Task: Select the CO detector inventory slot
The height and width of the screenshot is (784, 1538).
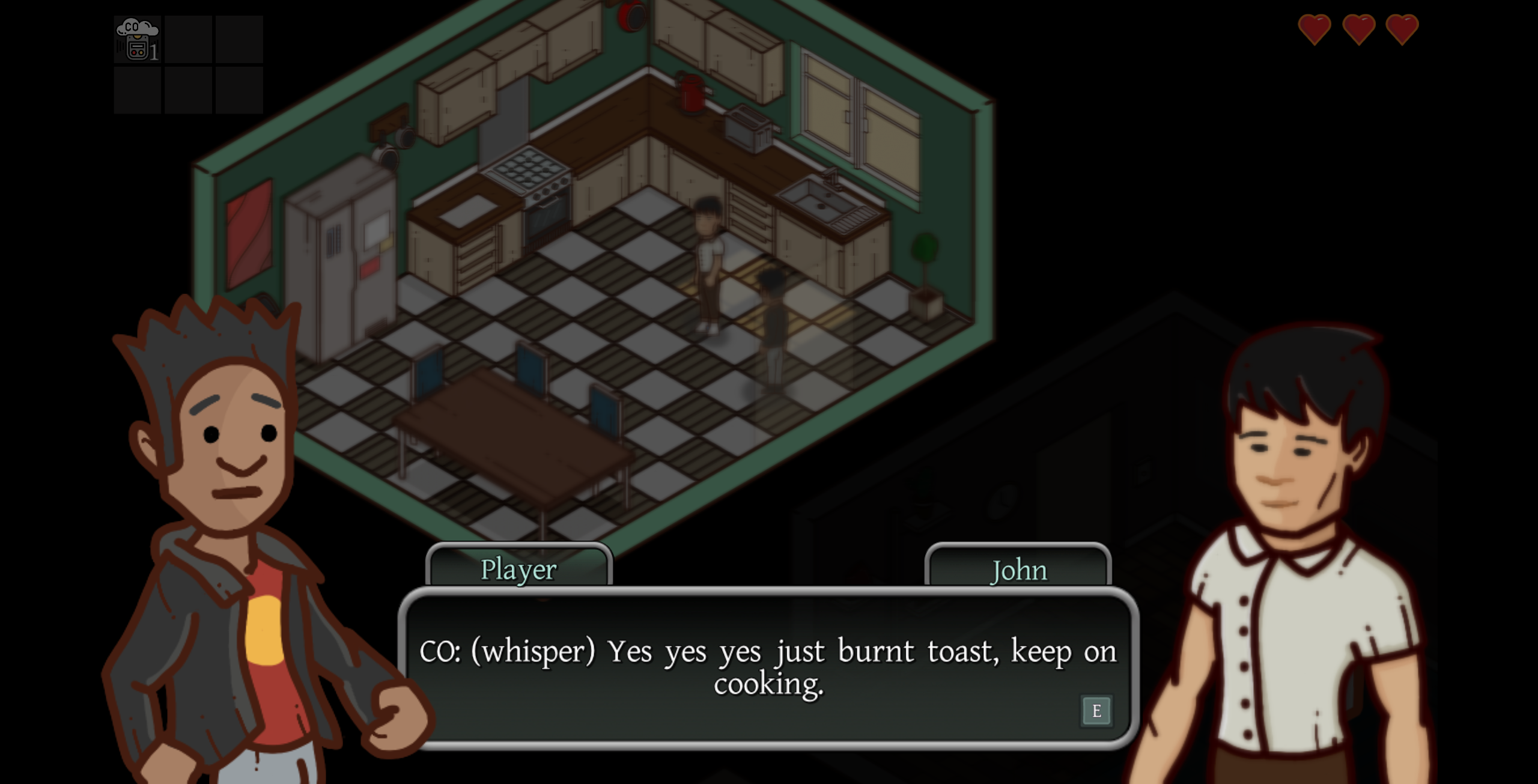Action: (x=138, y=40)
